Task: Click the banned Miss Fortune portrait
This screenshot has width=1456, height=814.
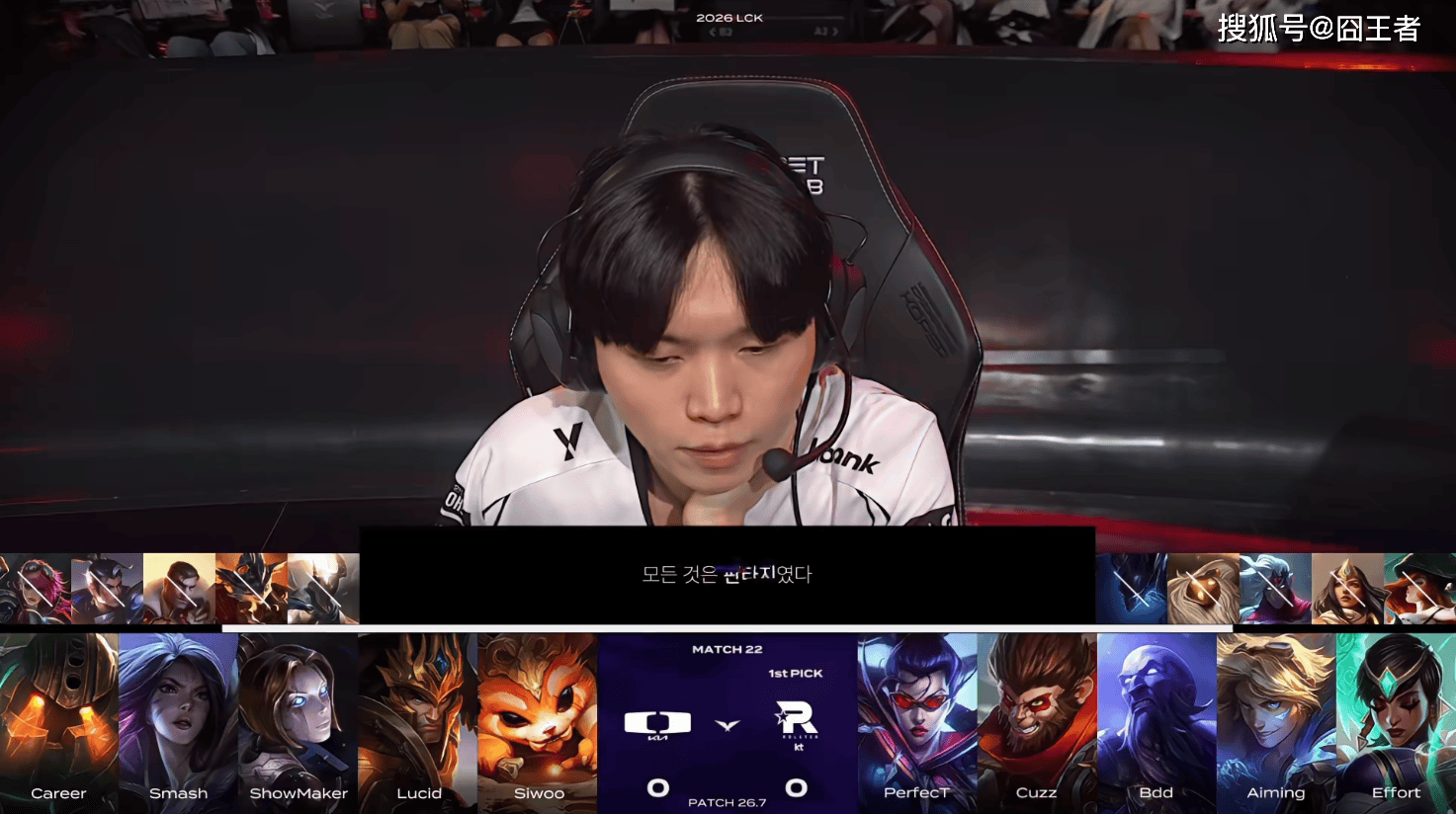Action: click(x=1419, y=589)
